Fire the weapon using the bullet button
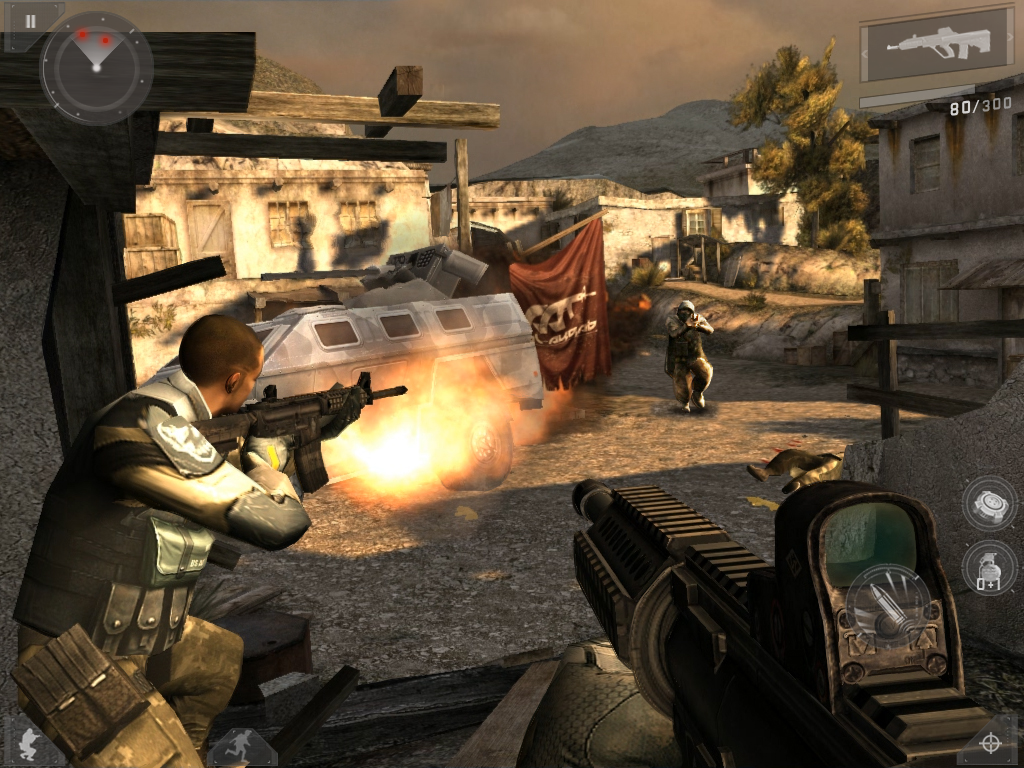The image size is (1024, 768). click(889, 611)
